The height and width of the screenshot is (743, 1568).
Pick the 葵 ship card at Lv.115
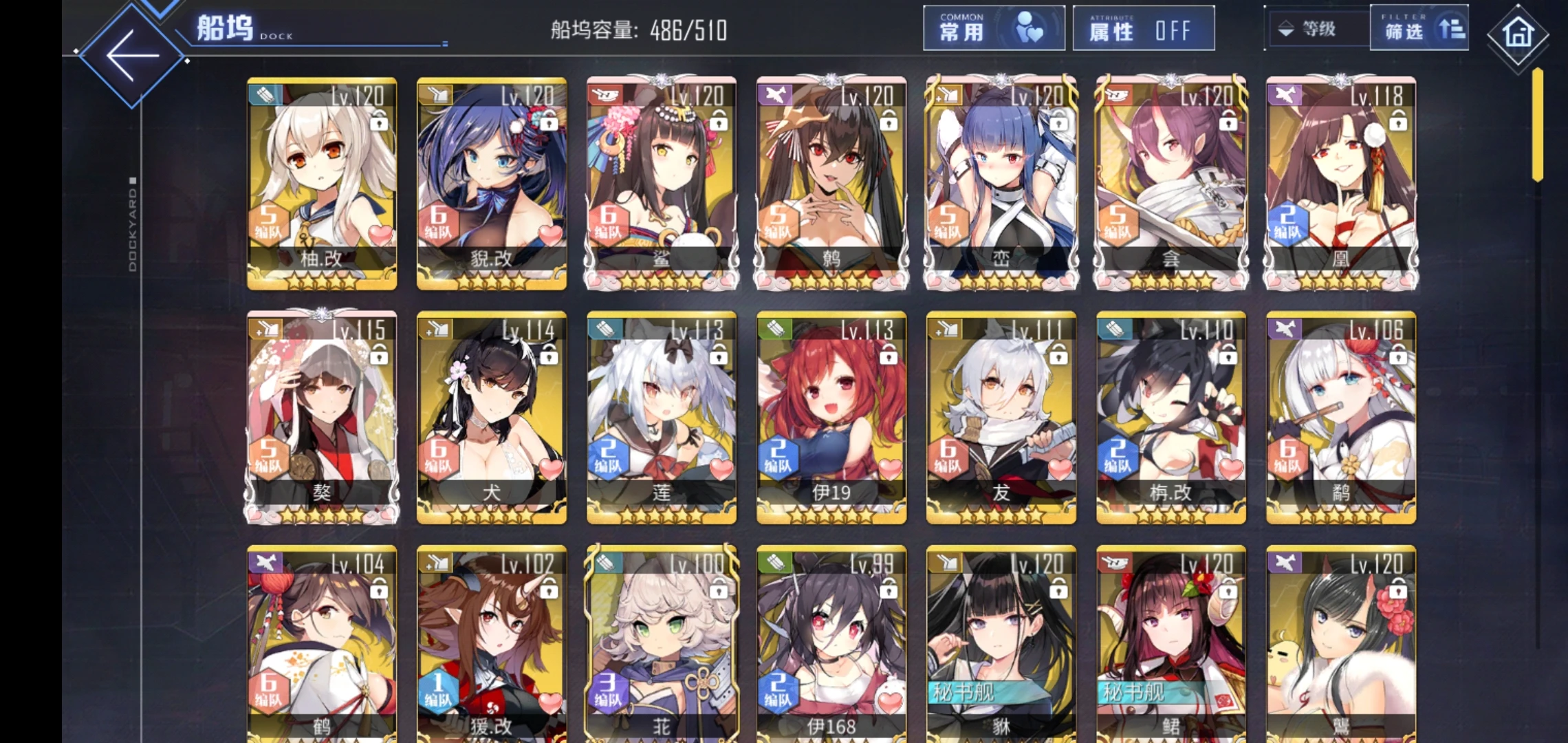point(322,417)
